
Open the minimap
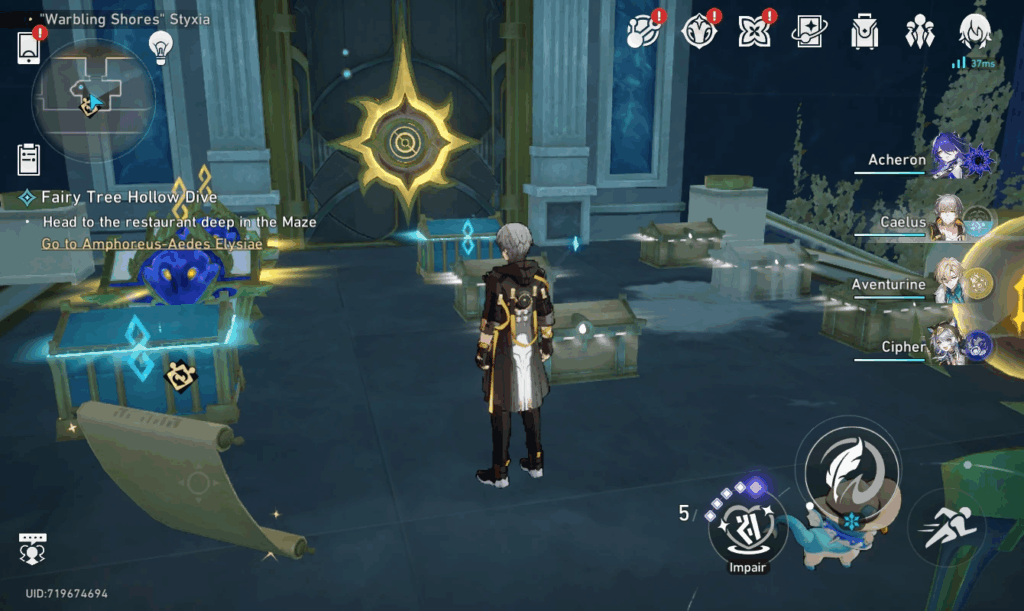92,98
